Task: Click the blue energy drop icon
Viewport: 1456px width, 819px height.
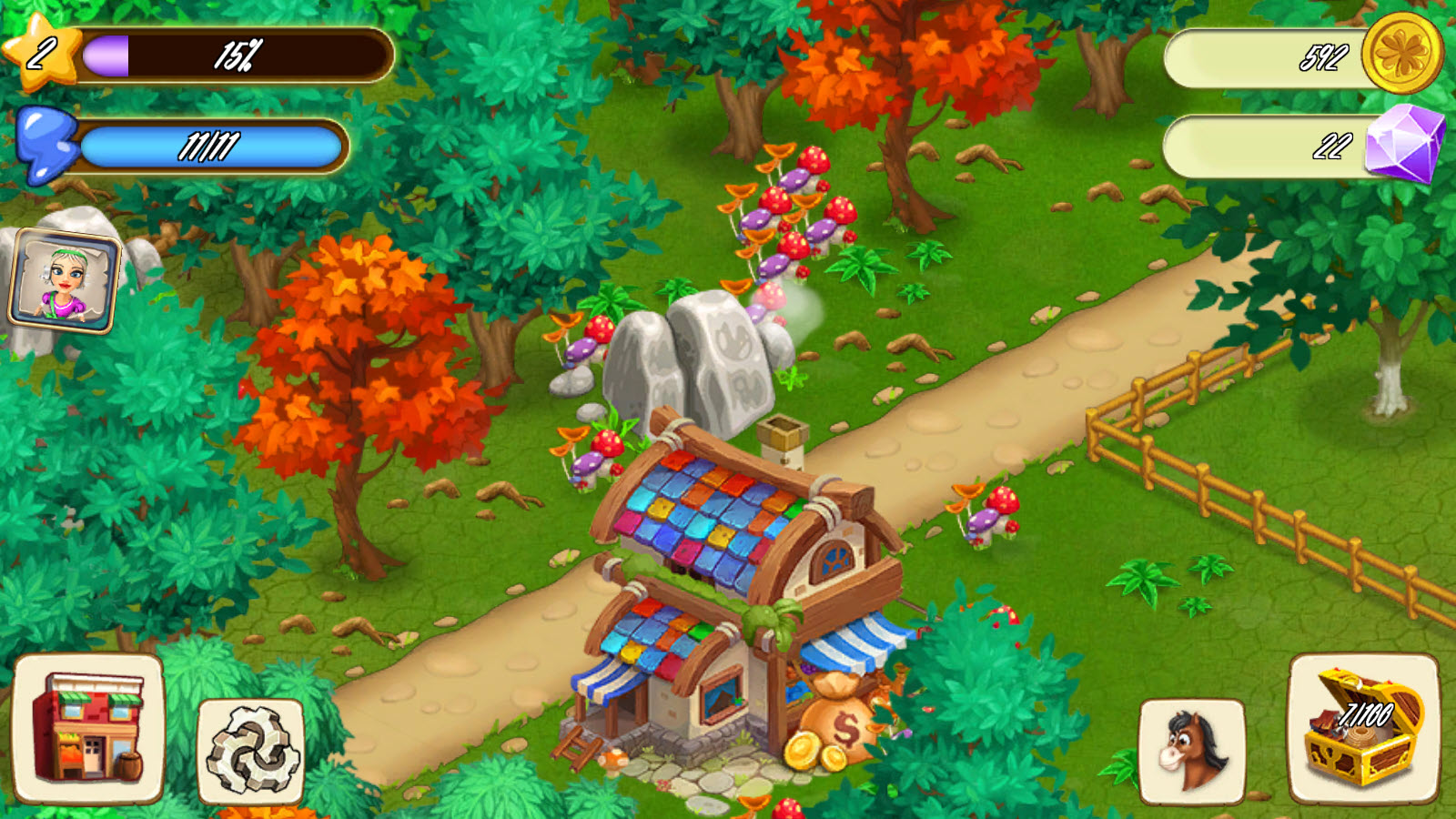Action: [45, 143]
